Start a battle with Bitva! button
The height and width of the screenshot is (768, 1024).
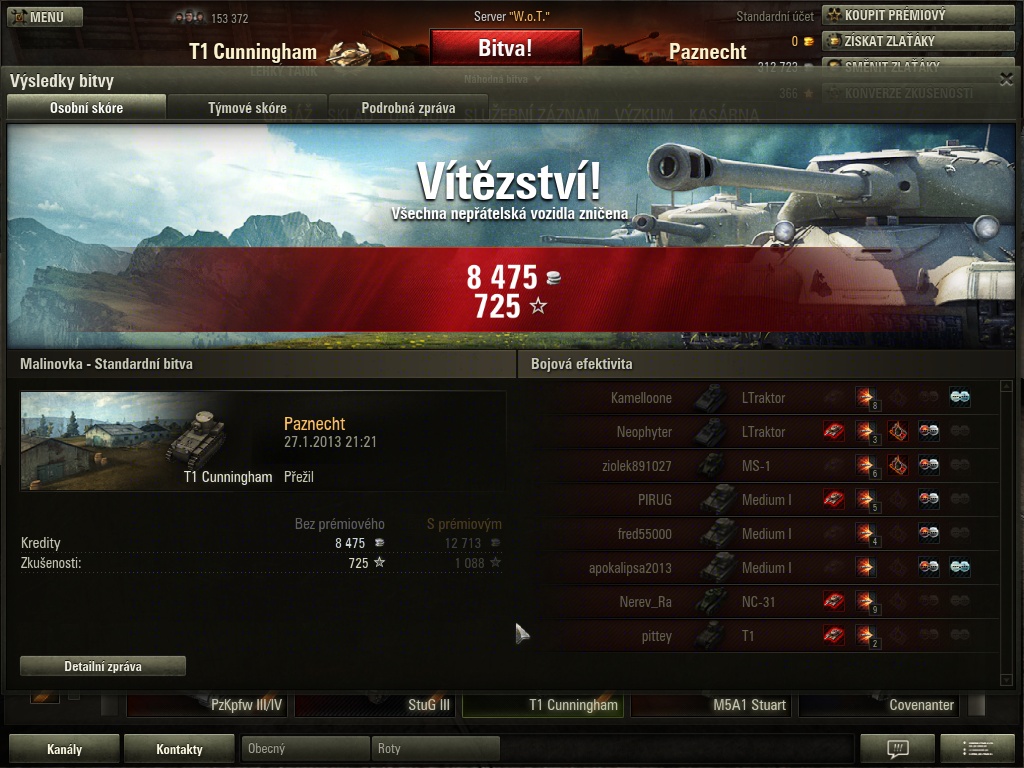[x=505, y=47]
